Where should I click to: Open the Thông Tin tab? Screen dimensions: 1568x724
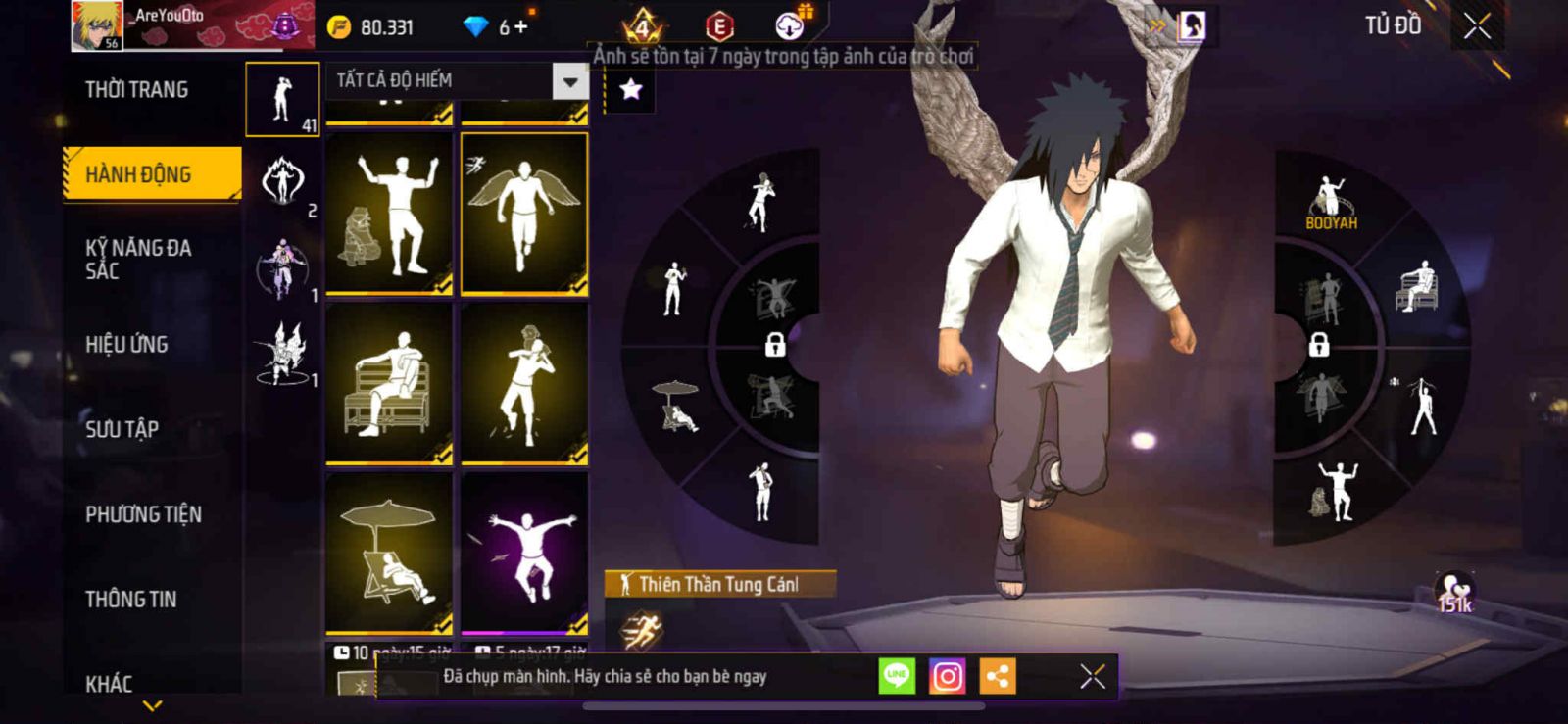(130, 600)
